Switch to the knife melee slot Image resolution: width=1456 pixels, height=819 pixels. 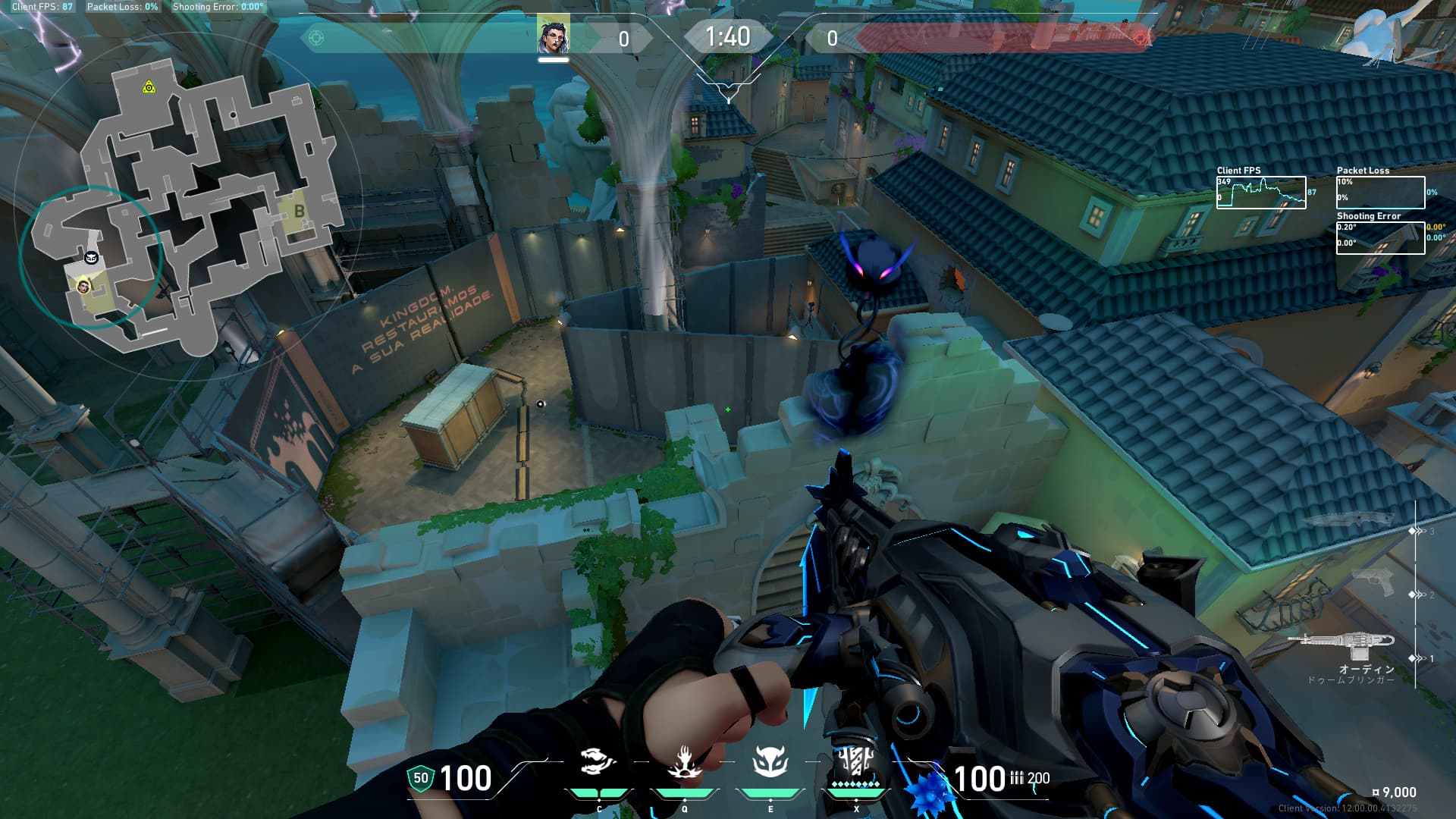1350,519
